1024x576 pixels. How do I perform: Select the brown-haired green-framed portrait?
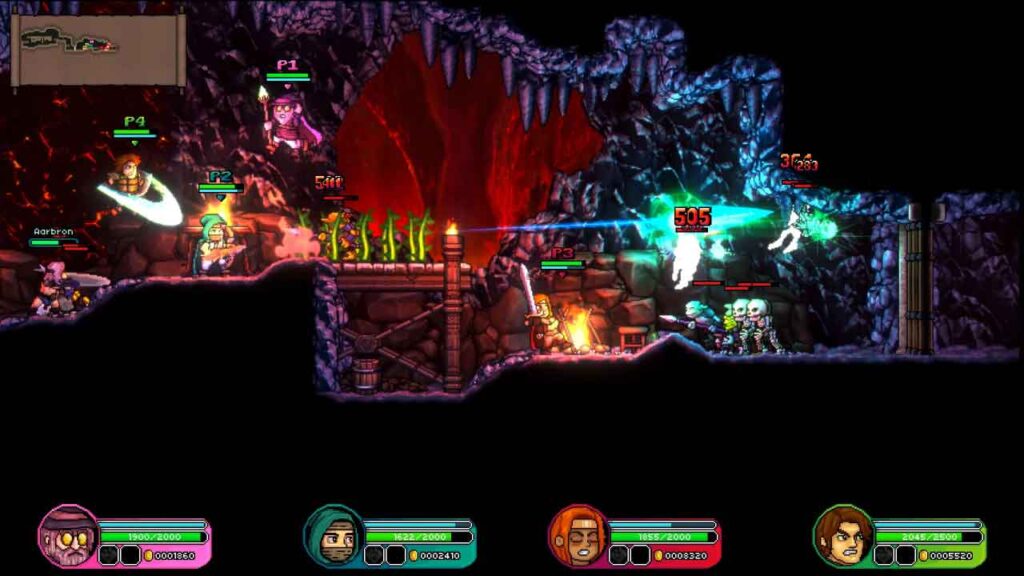[x=842, y=536]
